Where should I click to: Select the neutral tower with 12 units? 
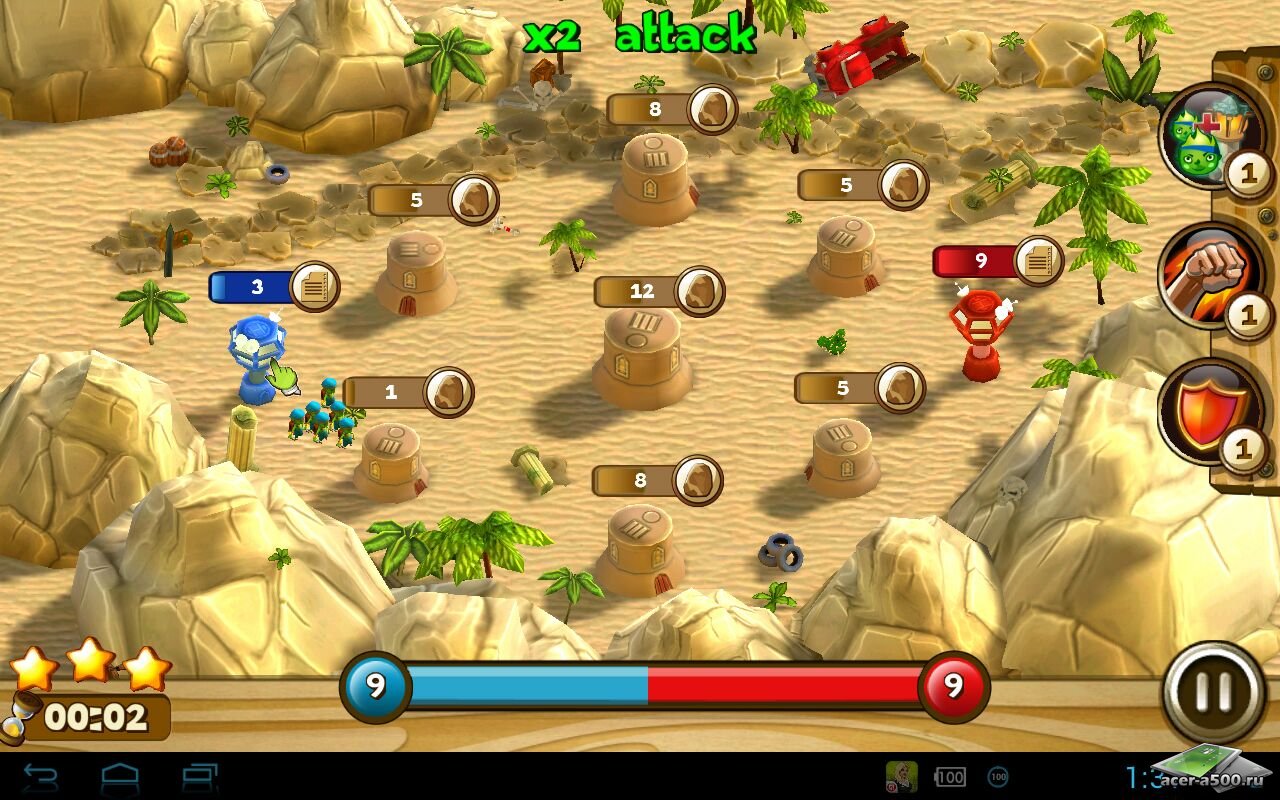(642, 355)
